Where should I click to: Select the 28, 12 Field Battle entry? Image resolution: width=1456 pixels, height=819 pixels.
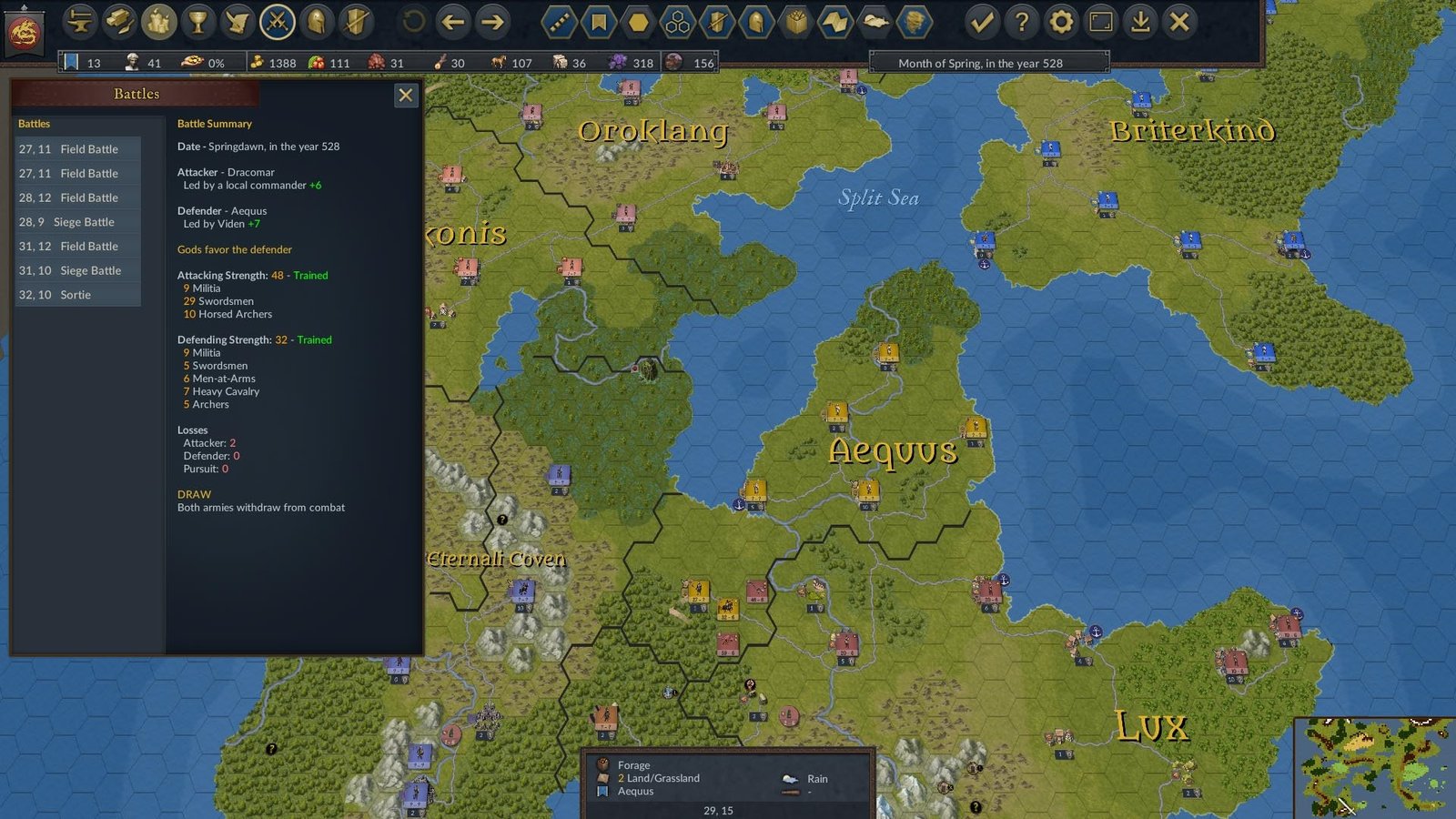[x=78, y=197]
